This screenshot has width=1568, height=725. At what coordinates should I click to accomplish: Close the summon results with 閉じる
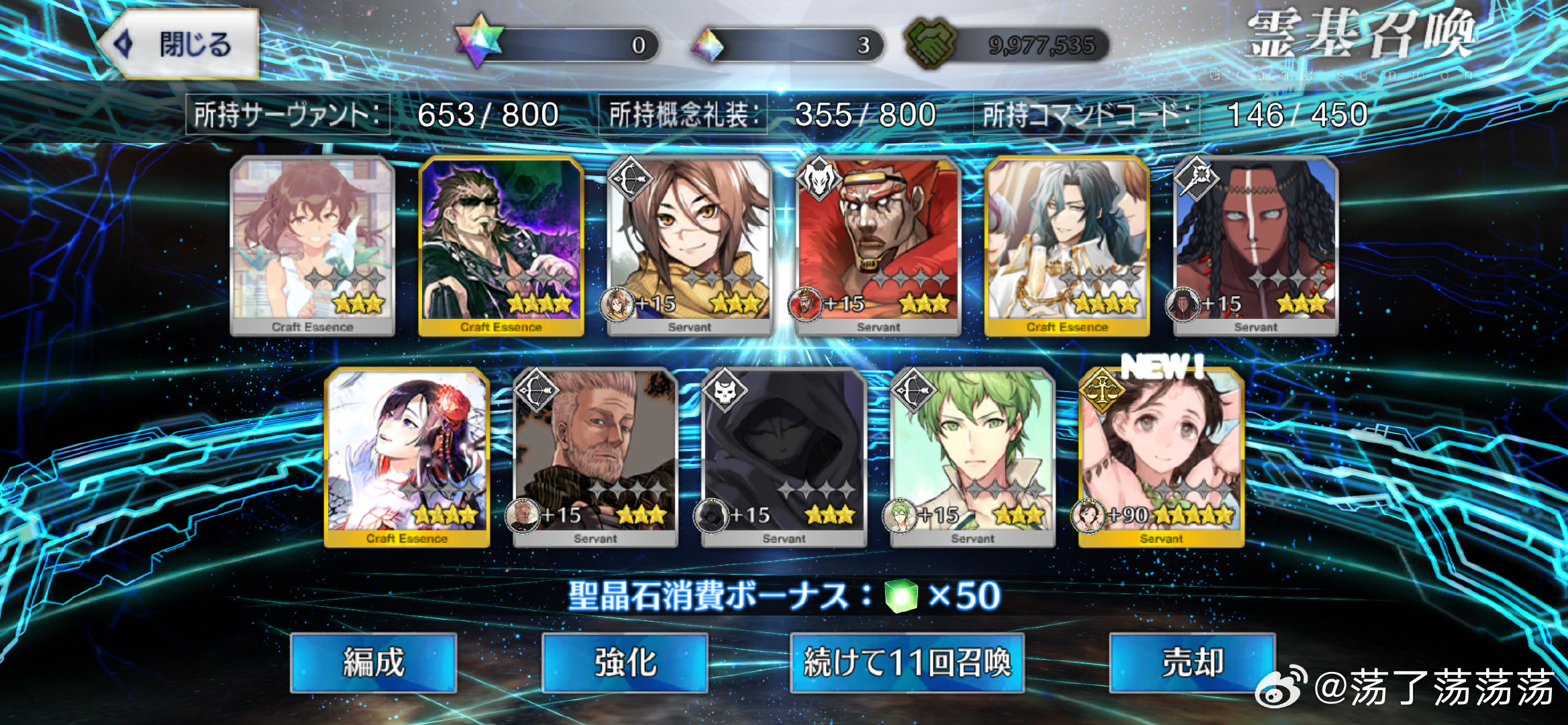[179, 44]
